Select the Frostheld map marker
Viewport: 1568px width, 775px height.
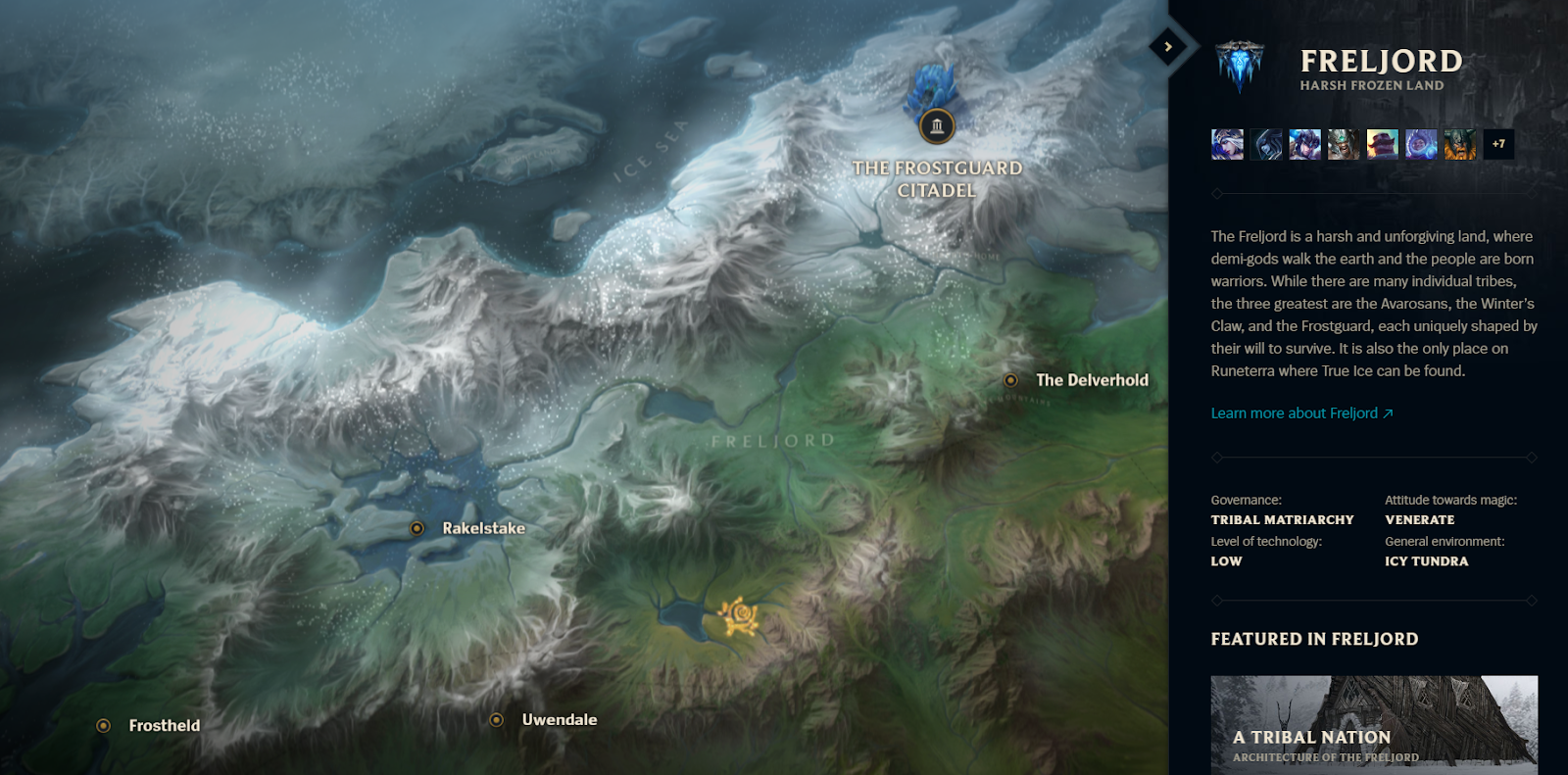[x=102, y=725]
